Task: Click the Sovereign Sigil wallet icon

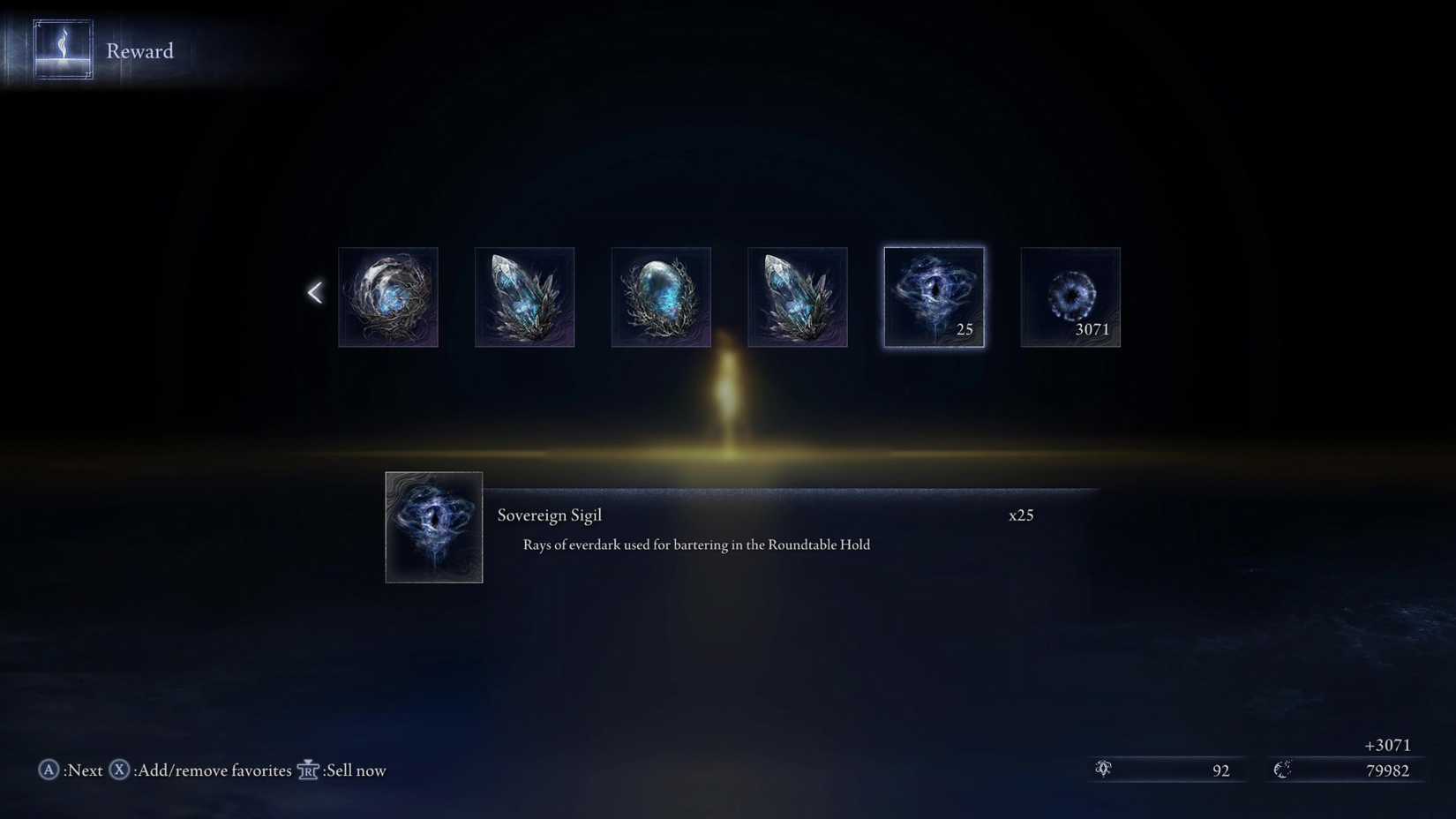Action: pos(1103,770)
